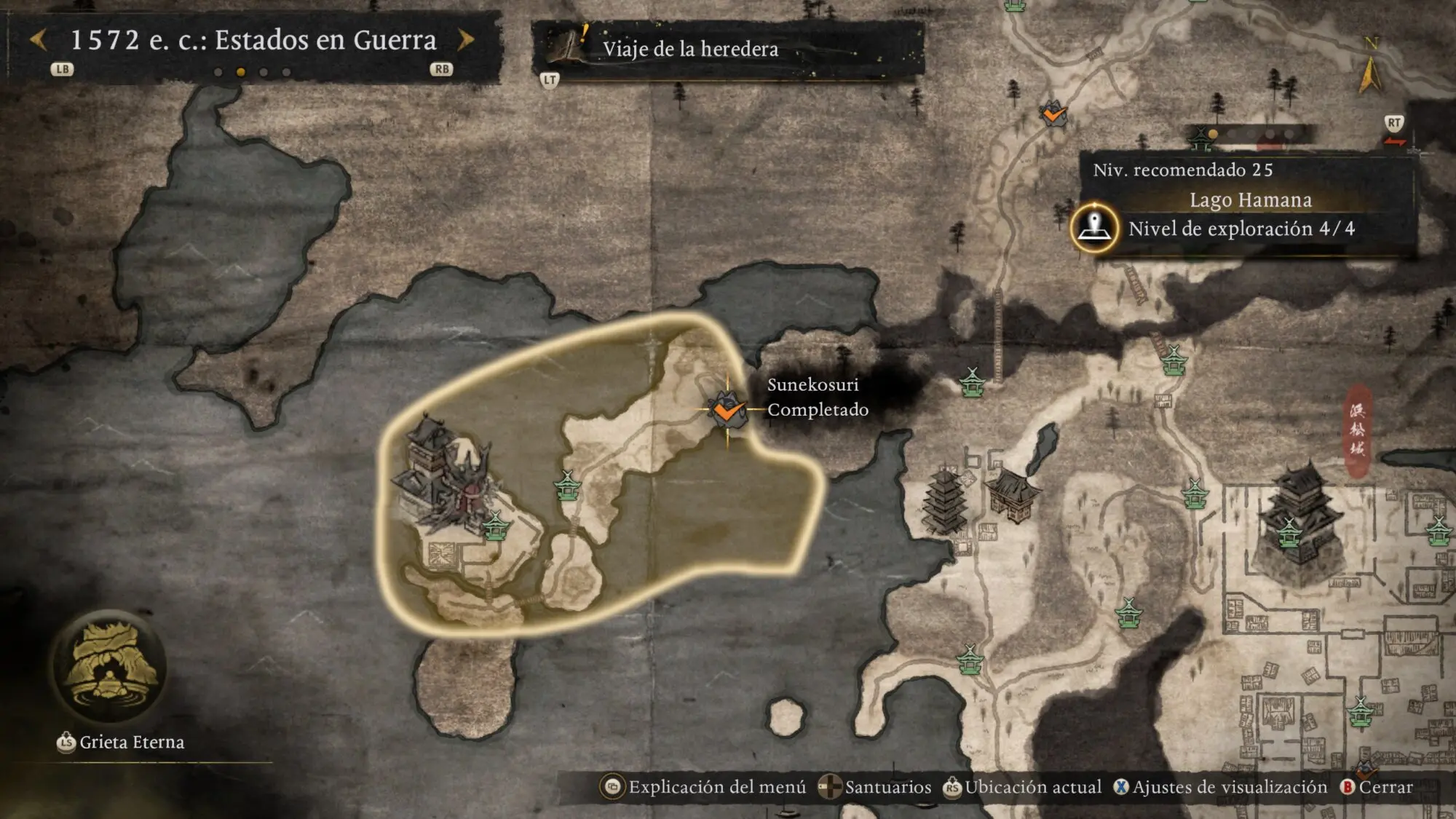
Task: Select the five-story pagoda landmark
Action: (x=944, y=500)
